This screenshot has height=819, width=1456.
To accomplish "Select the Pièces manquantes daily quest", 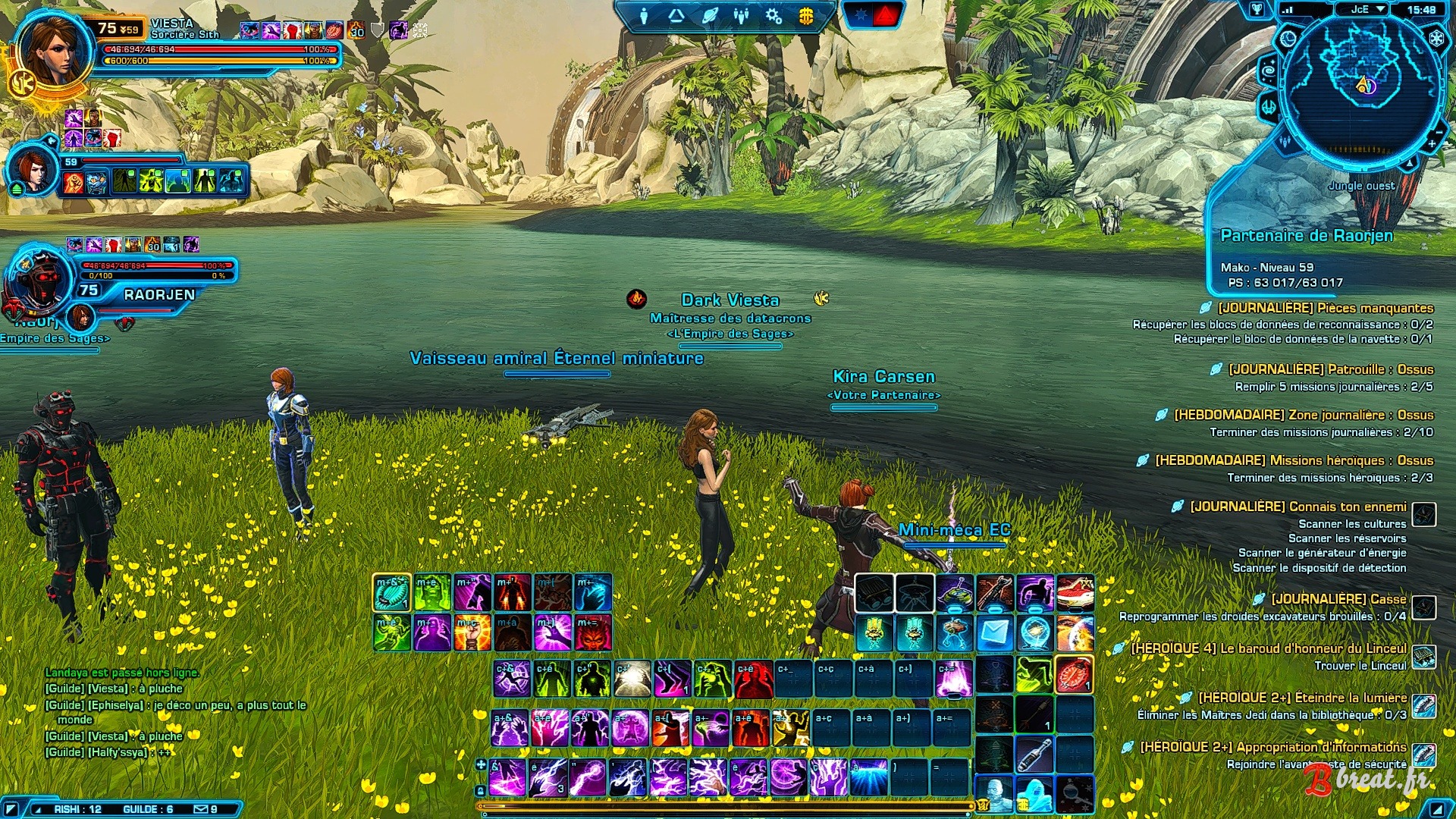I will coord(1325,308).
